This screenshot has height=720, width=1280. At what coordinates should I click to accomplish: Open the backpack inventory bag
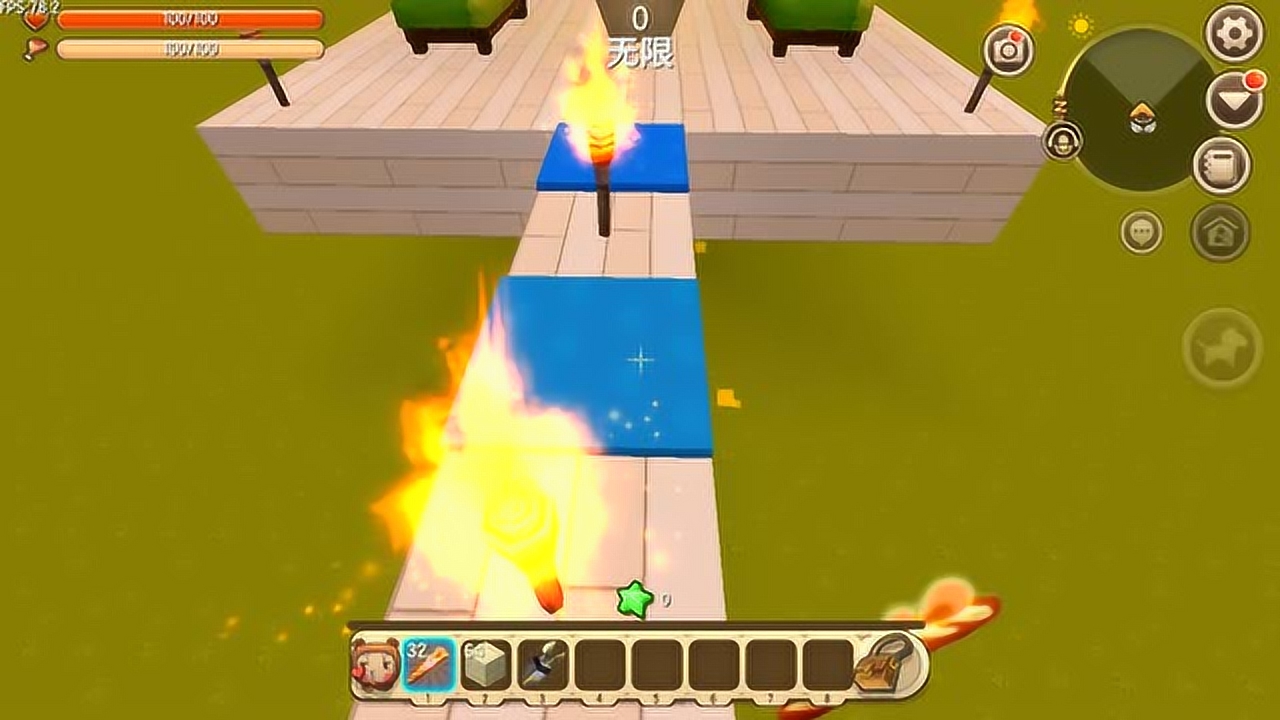(884, 662)
